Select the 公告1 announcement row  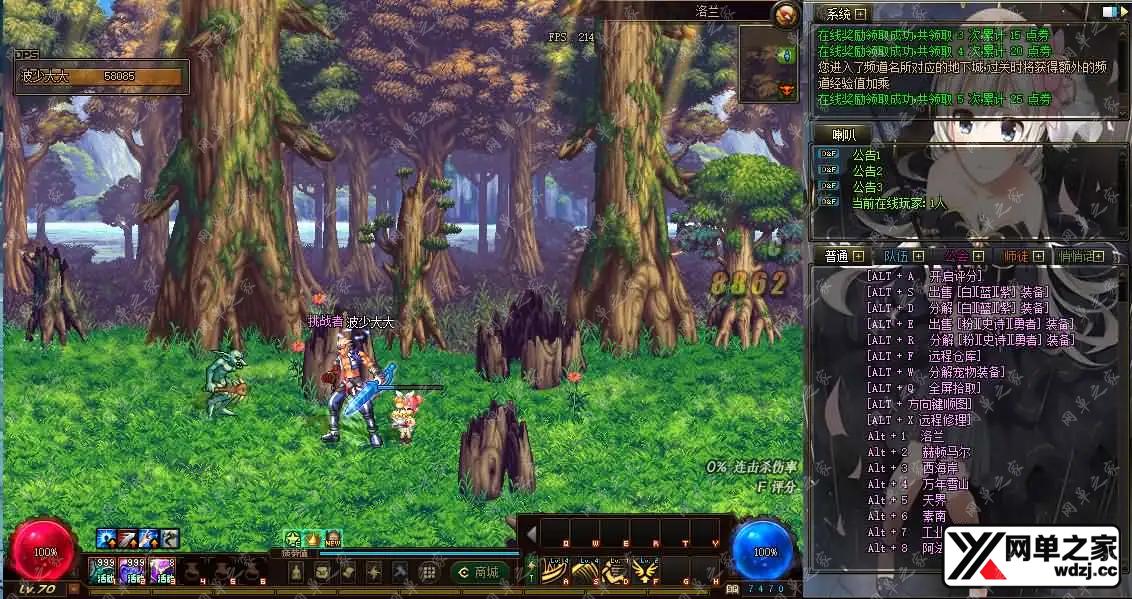(866, 155)
